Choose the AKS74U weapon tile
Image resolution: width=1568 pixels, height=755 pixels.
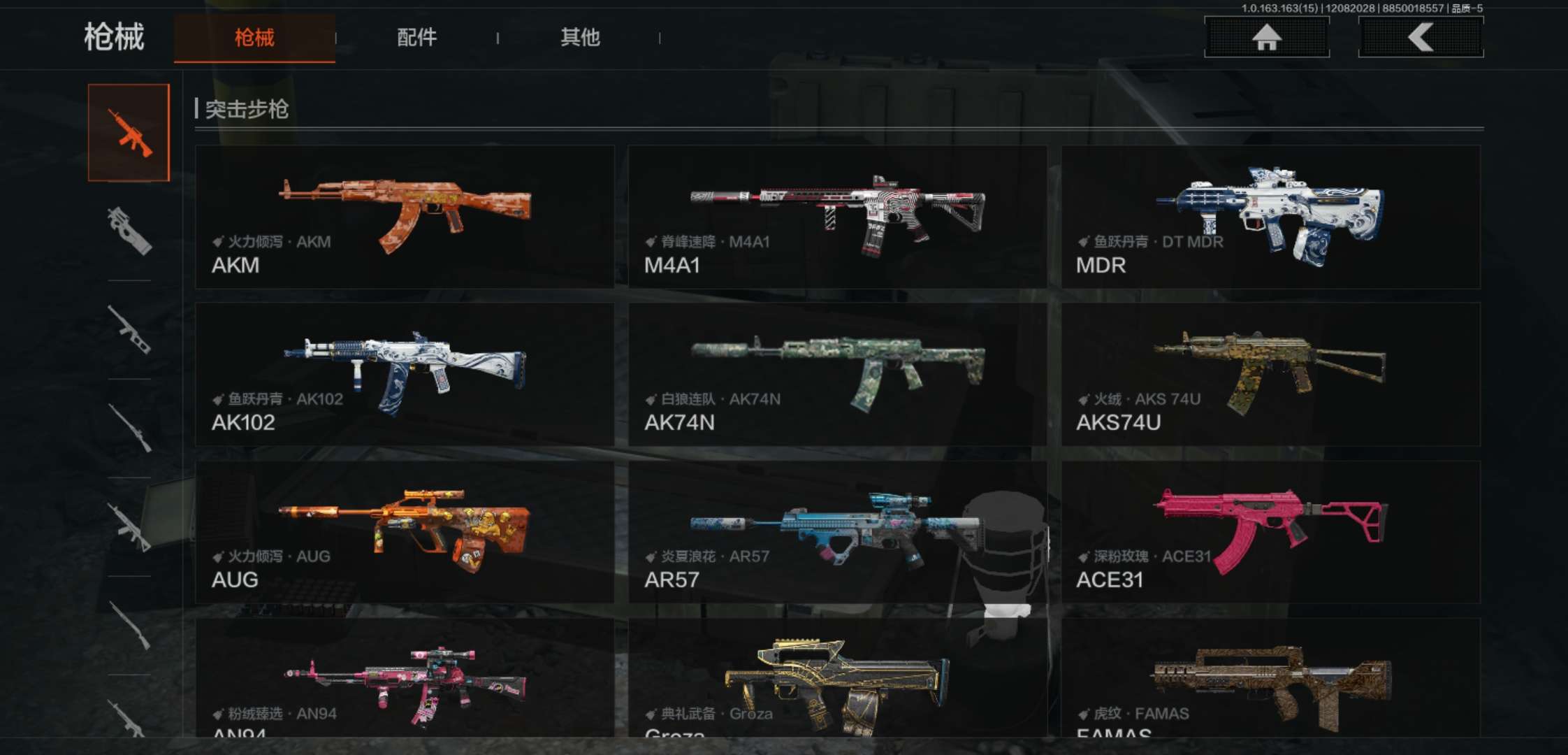tap(1270, 374)
